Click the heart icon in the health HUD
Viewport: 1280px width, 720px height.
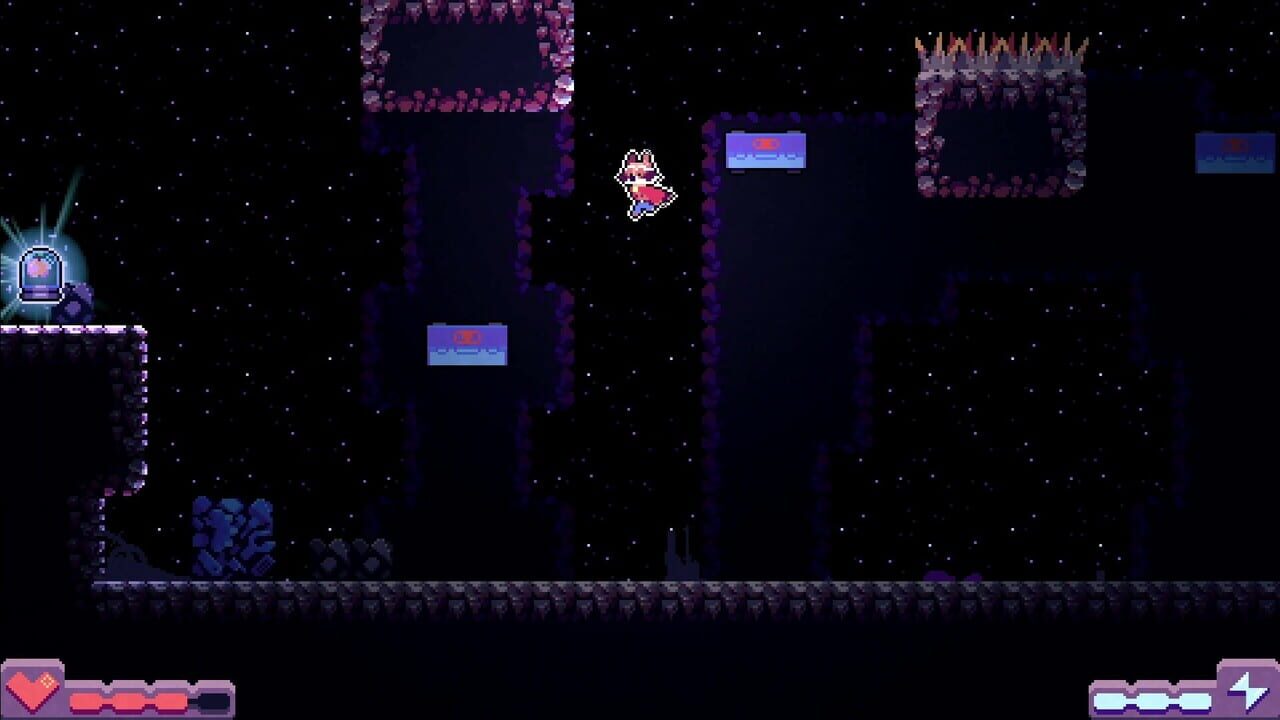[31, 691]
